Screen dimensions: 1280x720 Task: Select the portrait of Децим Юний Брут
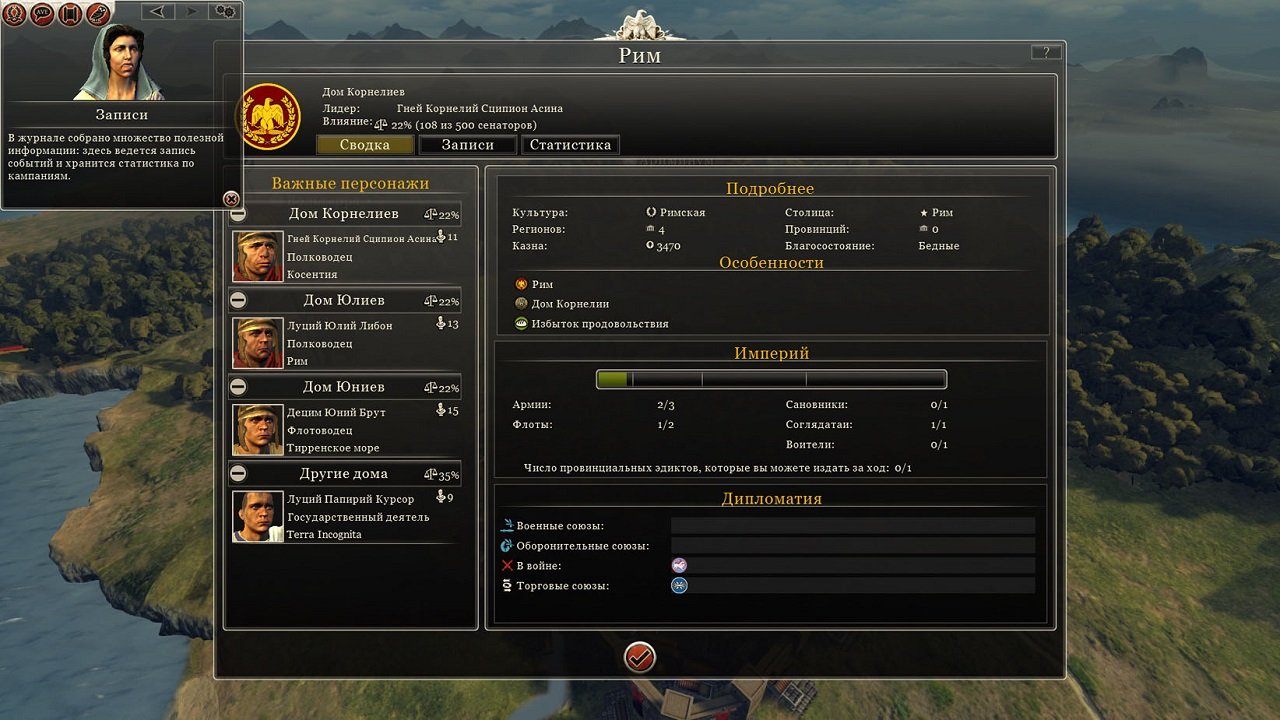(x=257, y=428)
